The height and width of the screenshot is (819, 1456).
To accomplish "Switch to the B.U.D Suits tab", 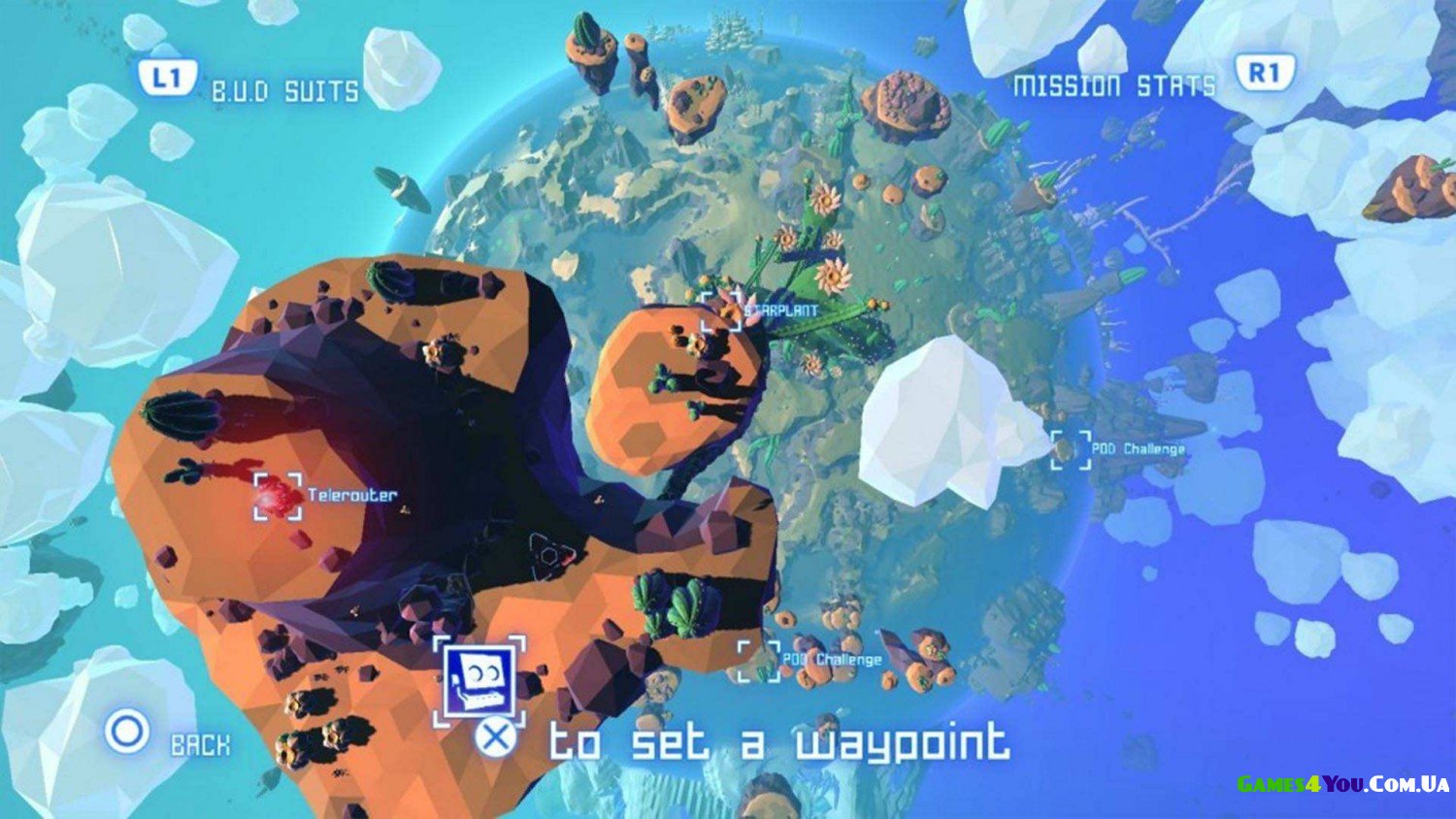I will pos(284,91).
